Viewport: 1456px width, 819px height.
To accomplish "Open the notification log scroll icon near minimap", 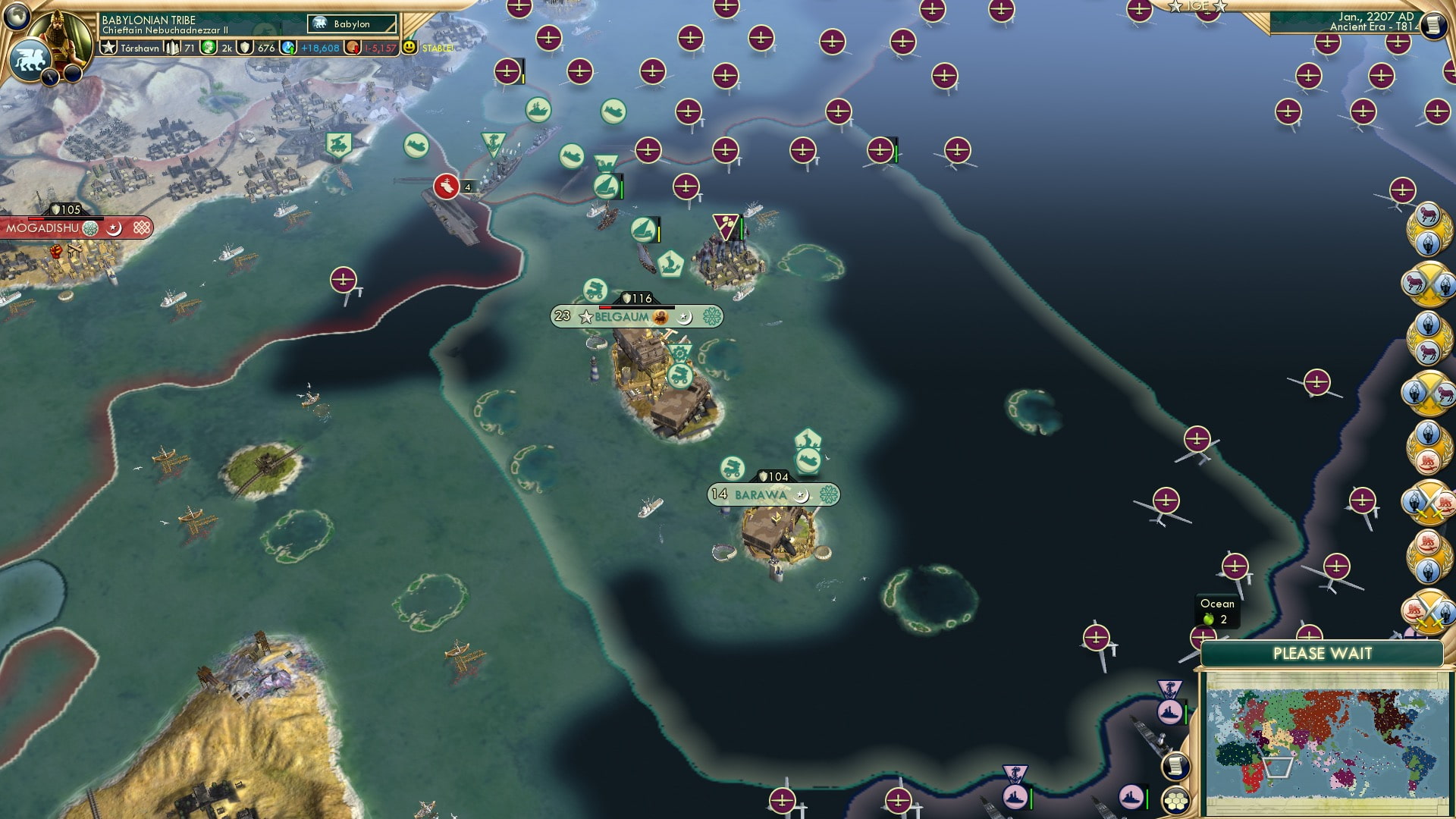I will pos(1175,765).
